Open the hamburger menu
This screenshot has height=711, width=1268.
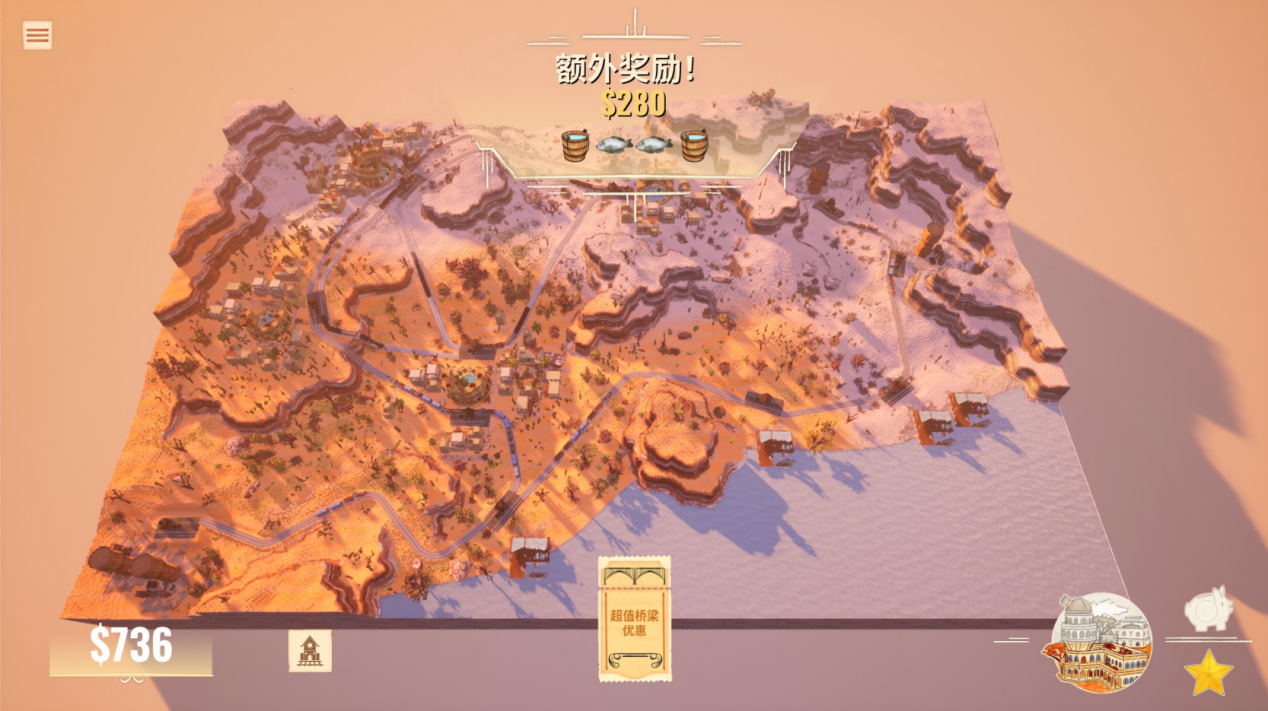tap(38, 36)
